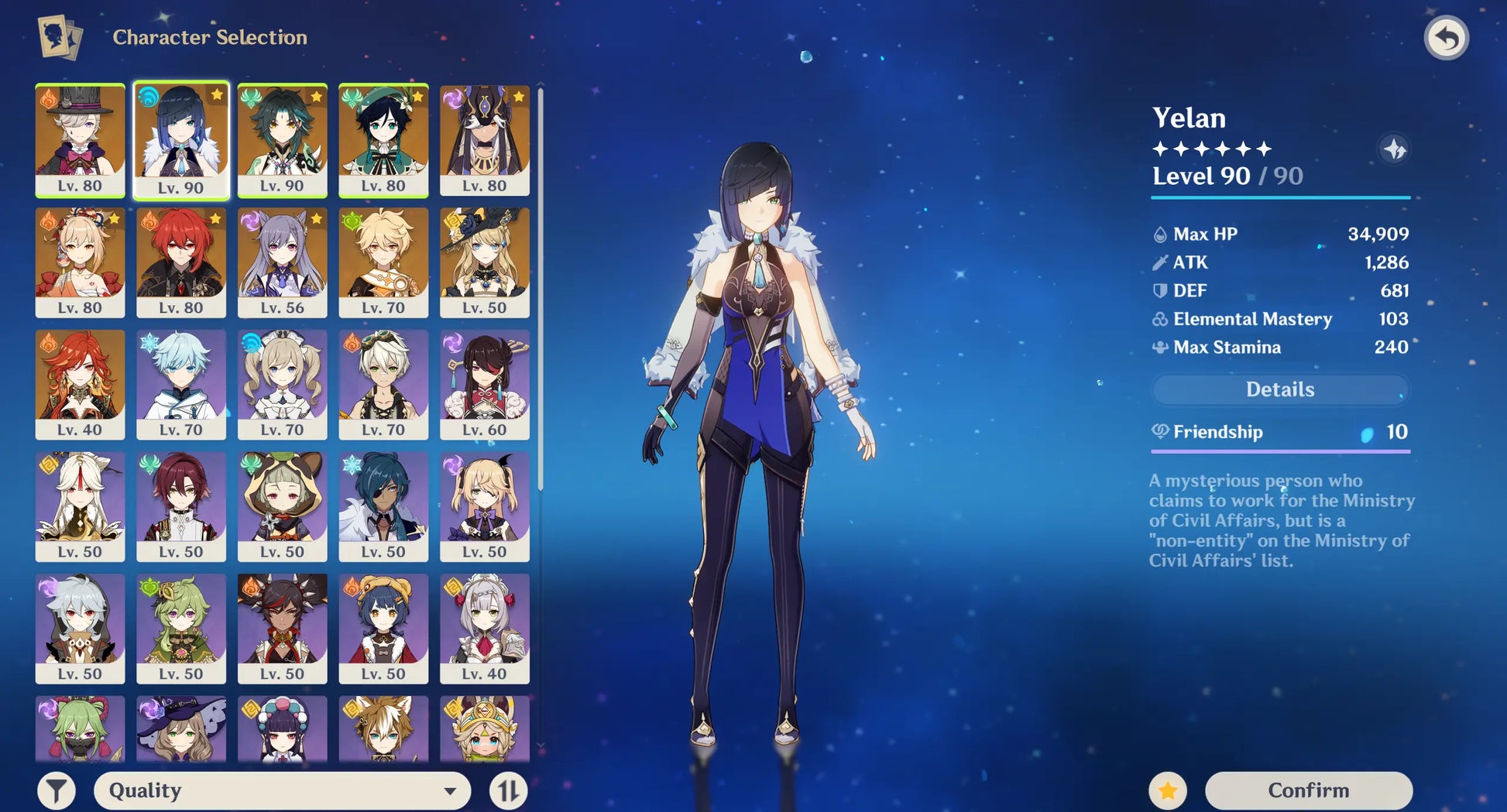
Task: Choose Keqing's Lv. 56 card
Action: coord(282,262)
